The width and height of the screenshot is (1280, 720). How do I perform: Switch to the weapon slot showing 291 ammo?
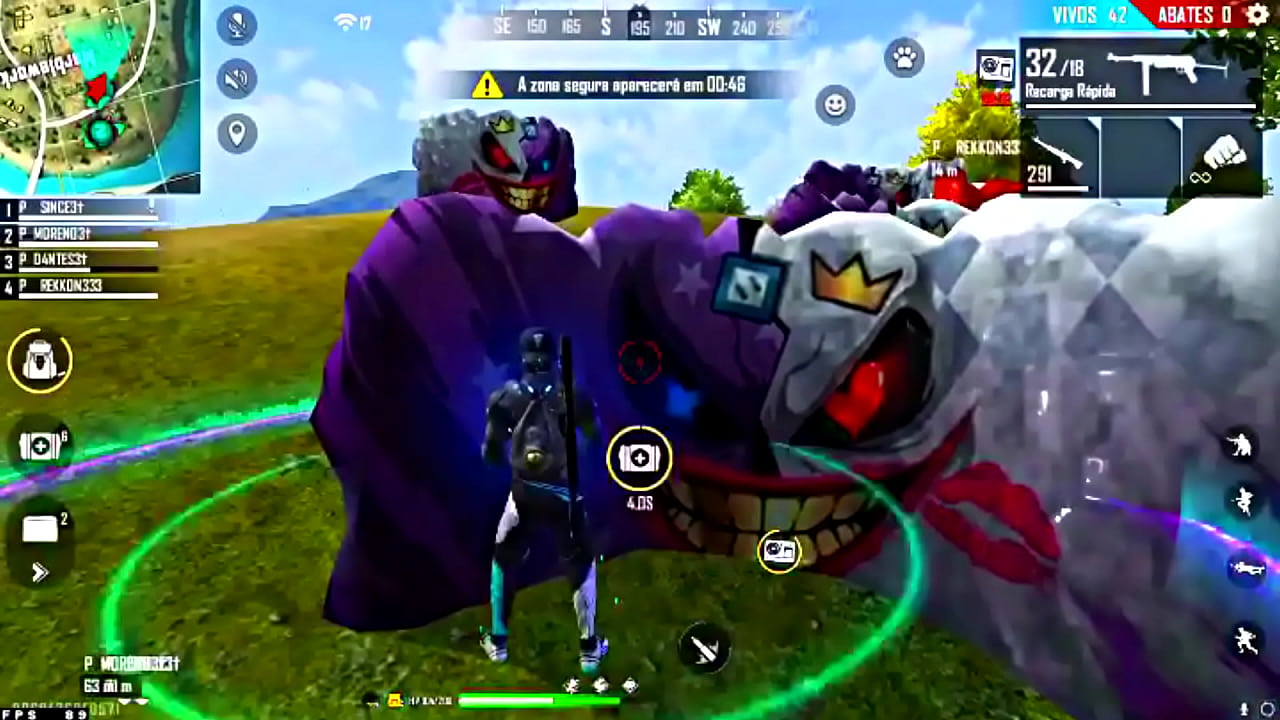point(1060,160)
